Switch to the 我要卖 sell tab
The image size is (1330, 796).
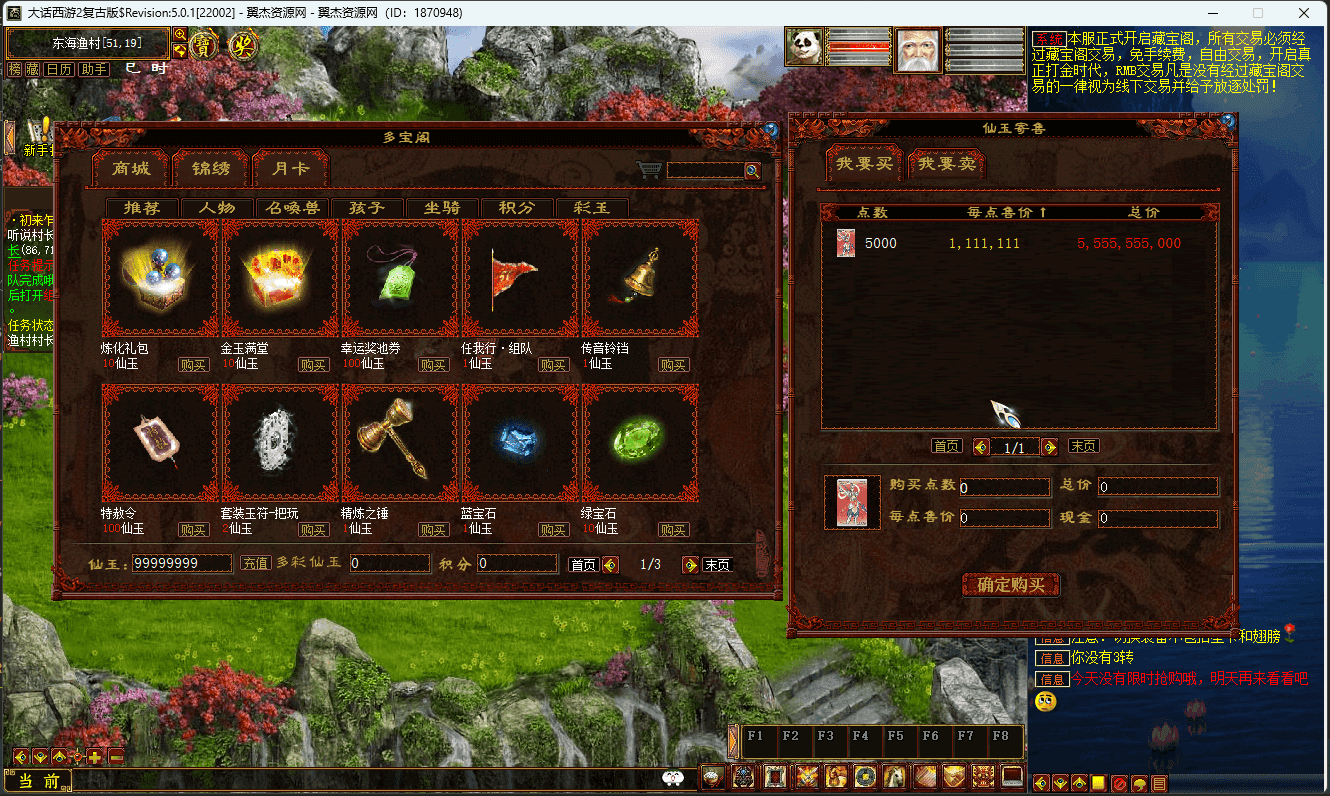click(948, 164)
